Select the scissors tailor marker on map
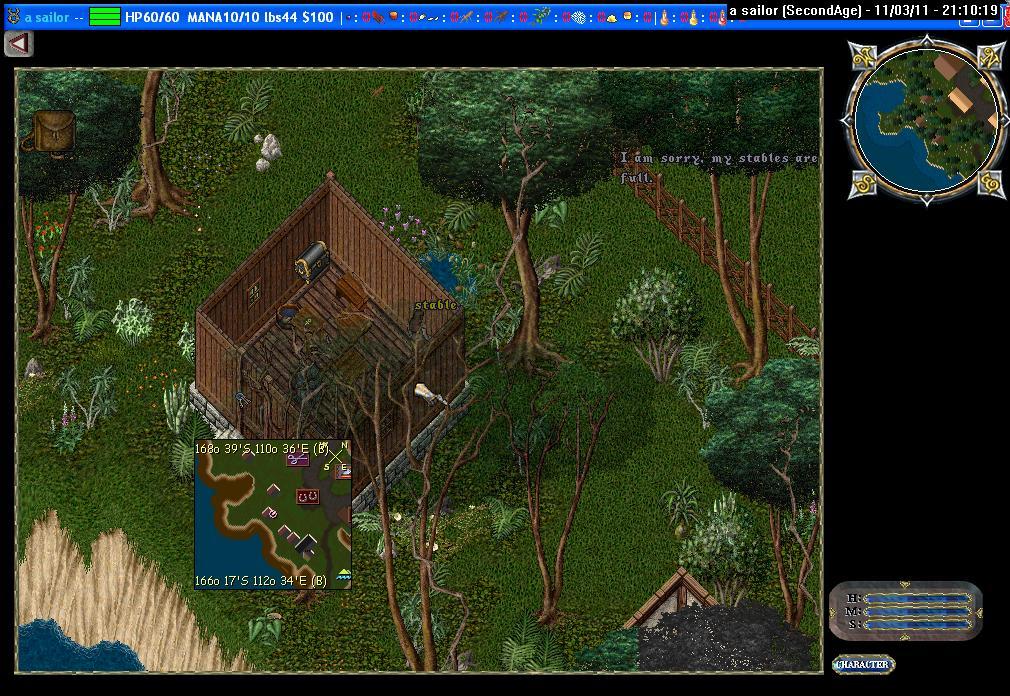This screenshot has height=696, width=1010. tap(297, 459)
